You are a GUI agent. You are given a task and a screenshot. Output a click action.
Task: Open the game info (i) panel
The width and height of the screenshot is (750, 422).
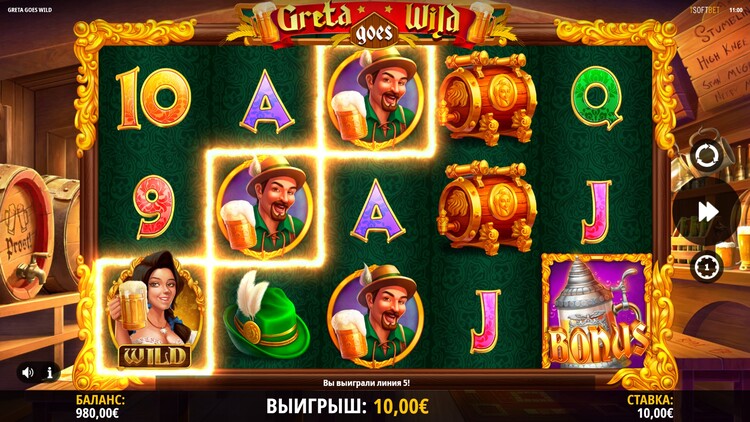(49, 372)
